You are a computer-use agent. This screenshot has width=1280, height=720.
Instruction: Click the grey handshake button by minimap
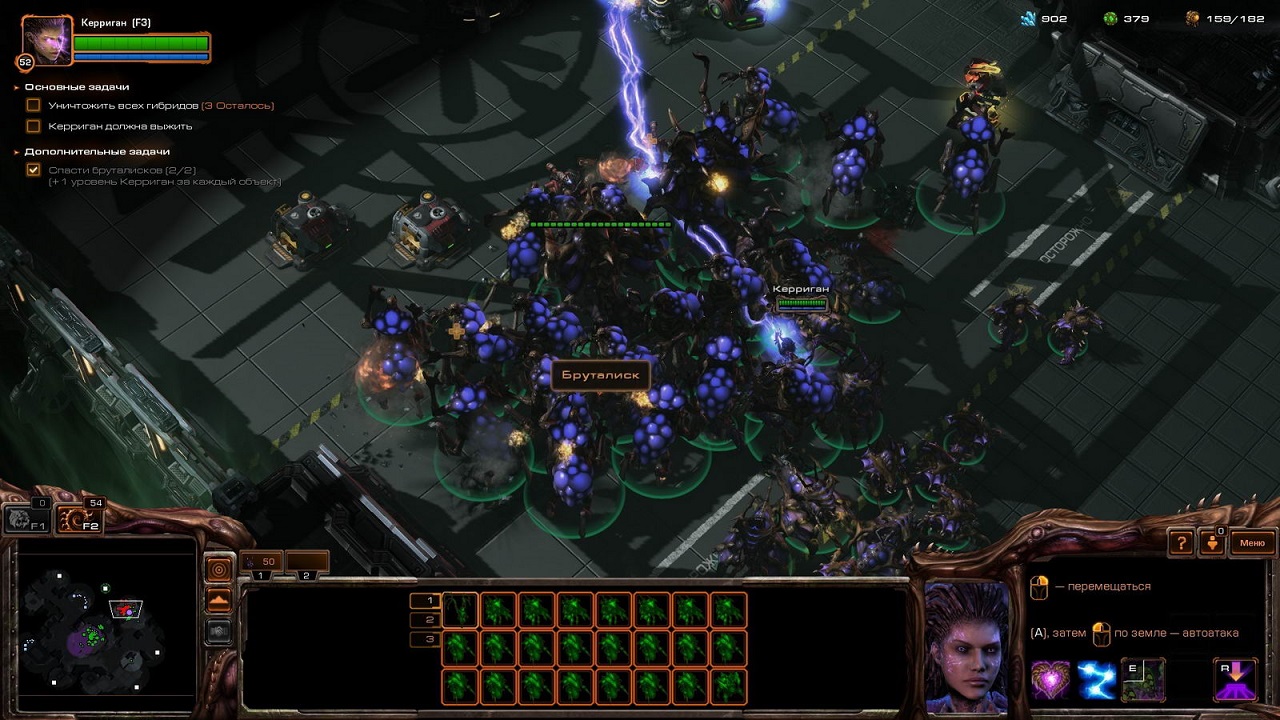218,631
